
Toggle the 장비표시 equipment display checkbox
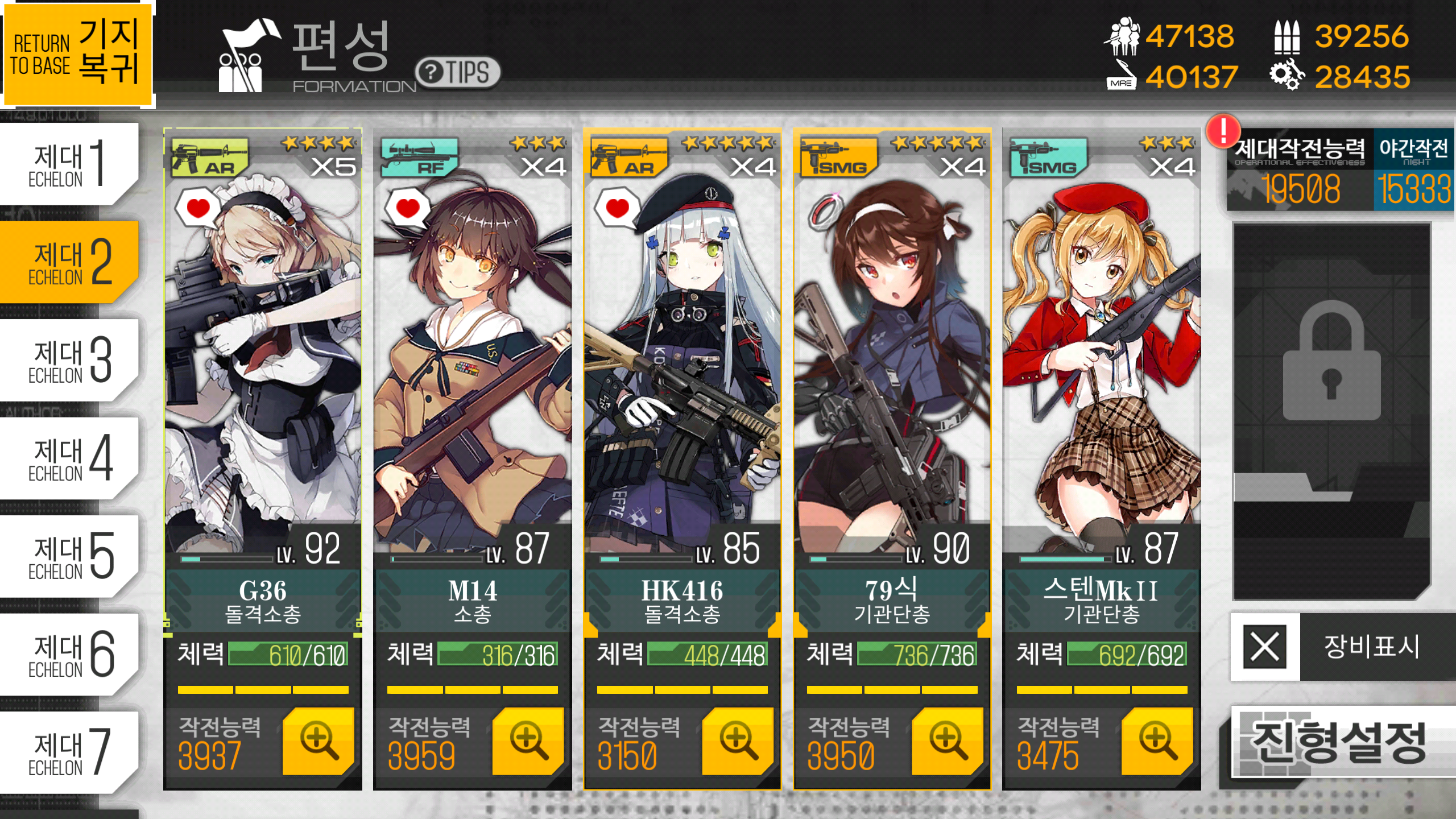(1265, 647)
